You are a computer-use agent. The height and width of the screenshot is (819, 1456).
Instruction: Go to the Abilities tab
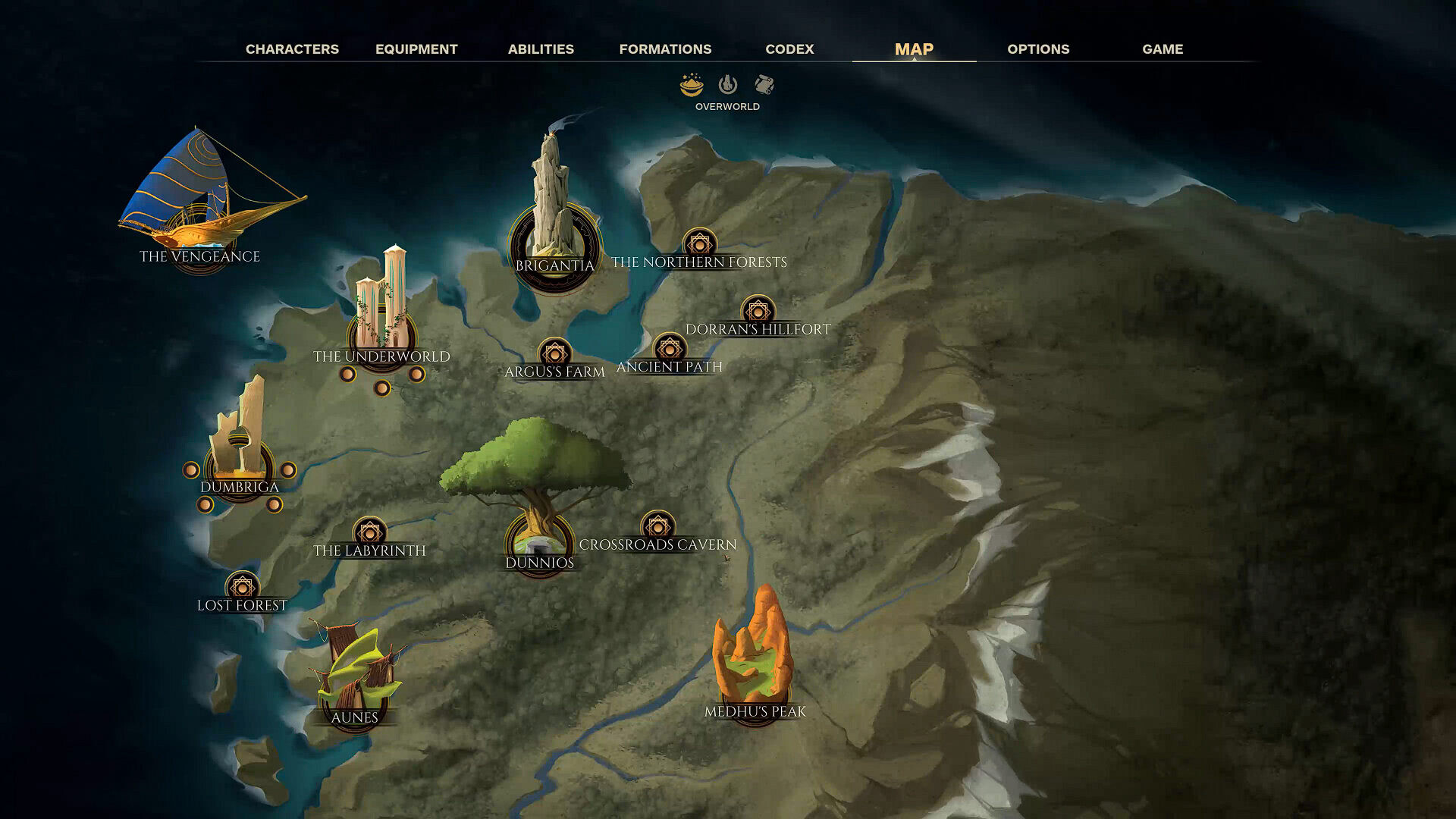pos(541,49)
